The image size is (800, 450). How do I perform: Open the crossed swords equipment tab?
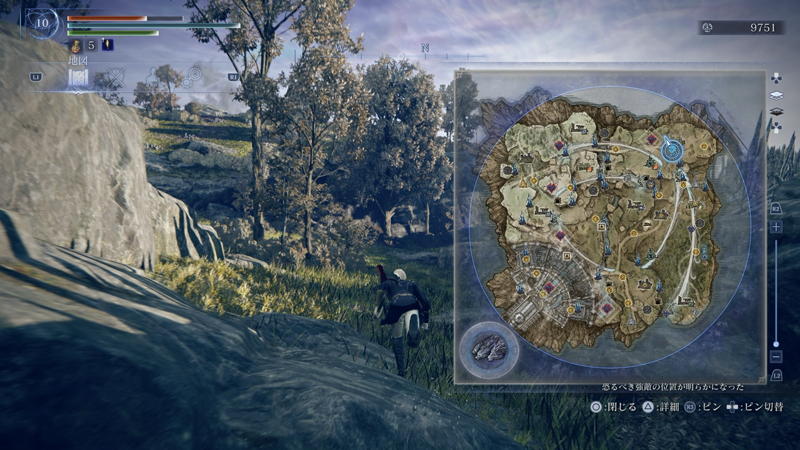click(114, 76)
